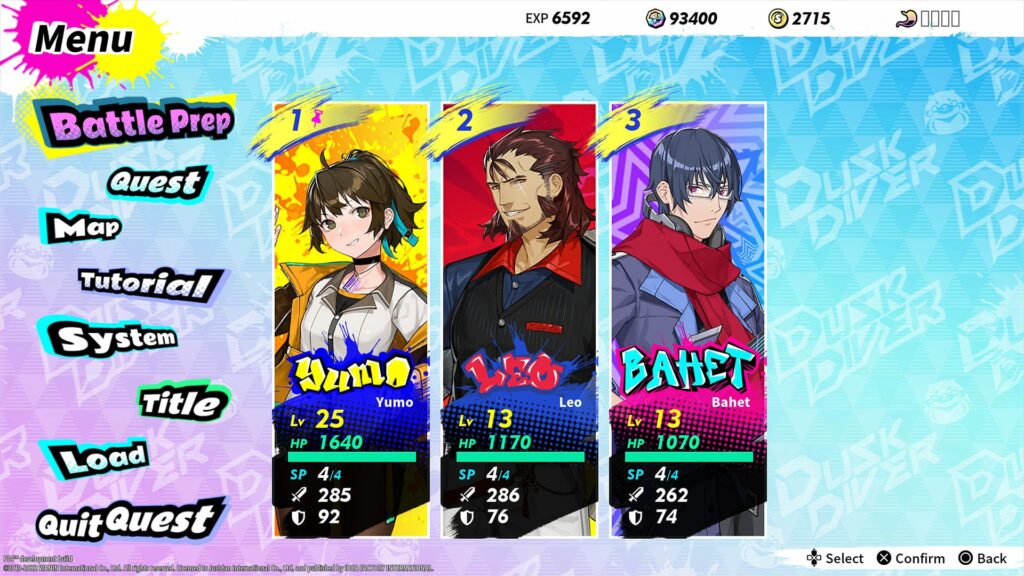Choose Bahet's character card

688,320
